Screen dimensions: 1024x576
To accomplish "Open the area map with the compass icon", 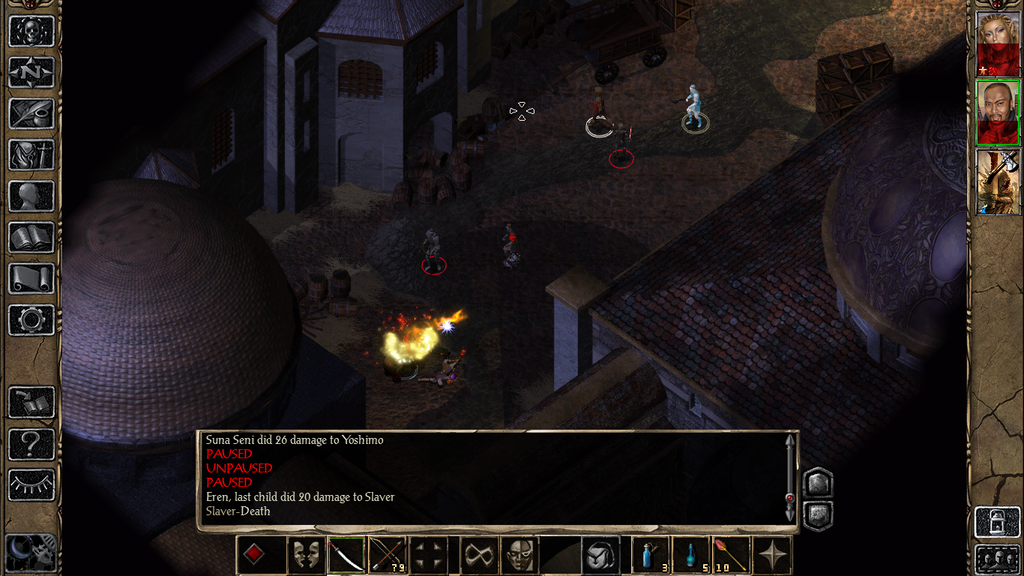I will pos(31,72).
